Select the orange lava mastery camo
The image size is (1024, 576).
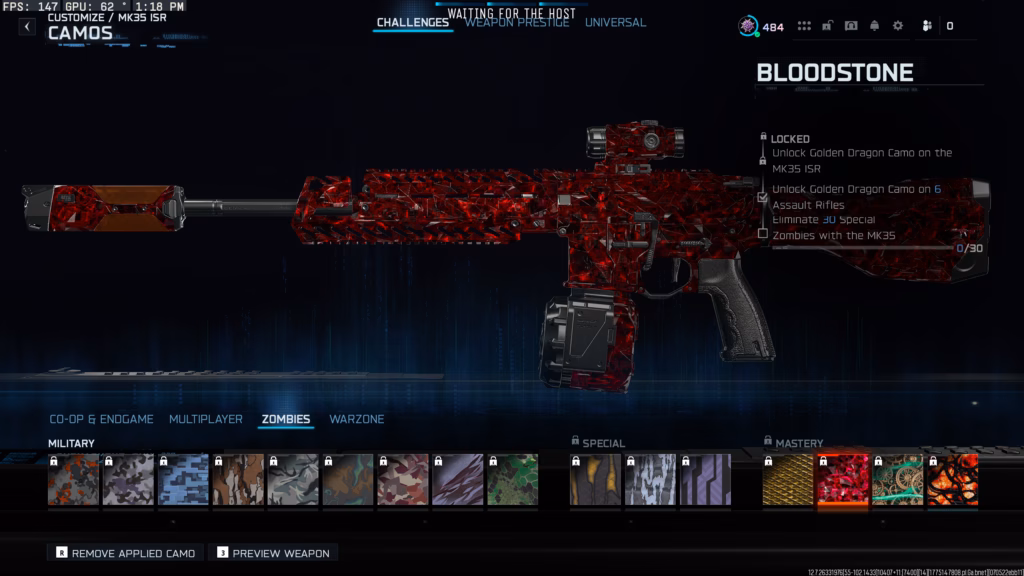point(952,480)
